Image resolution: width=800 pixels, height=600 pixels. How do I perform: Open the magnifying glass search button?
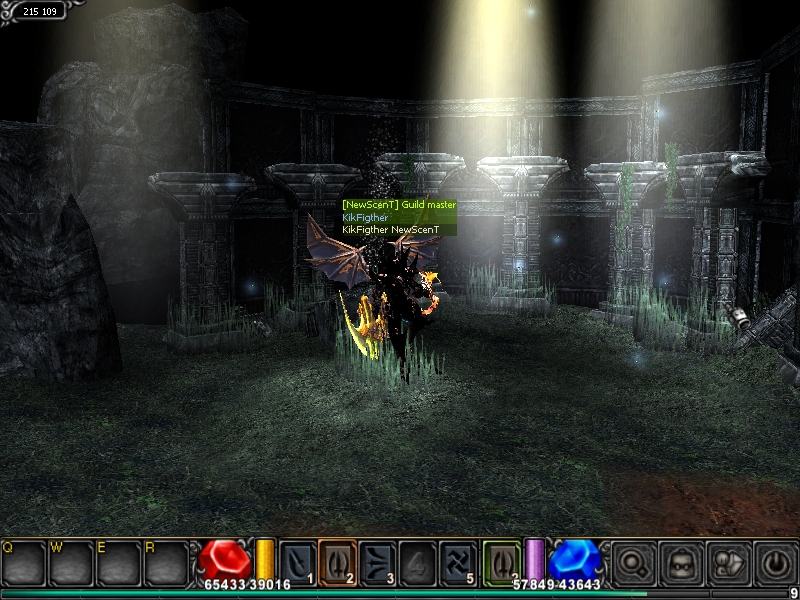(633, 563)
